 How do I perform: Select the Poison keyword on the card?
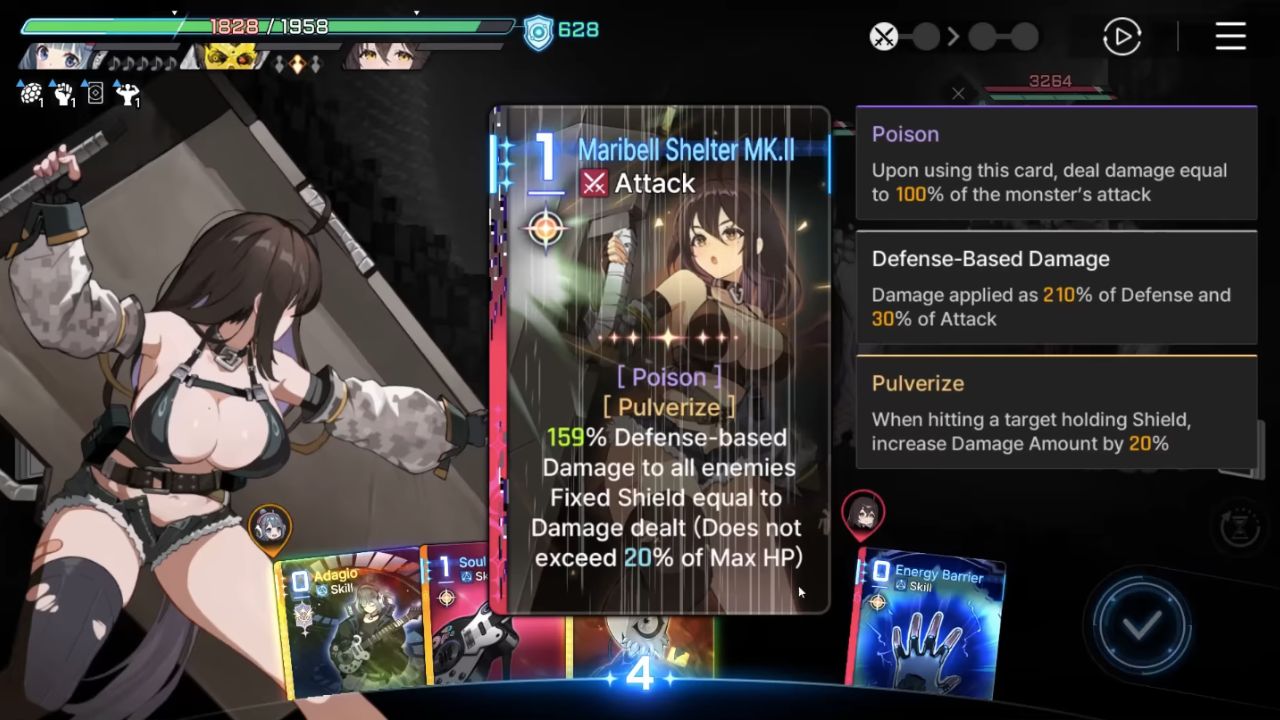pos(670,377)
